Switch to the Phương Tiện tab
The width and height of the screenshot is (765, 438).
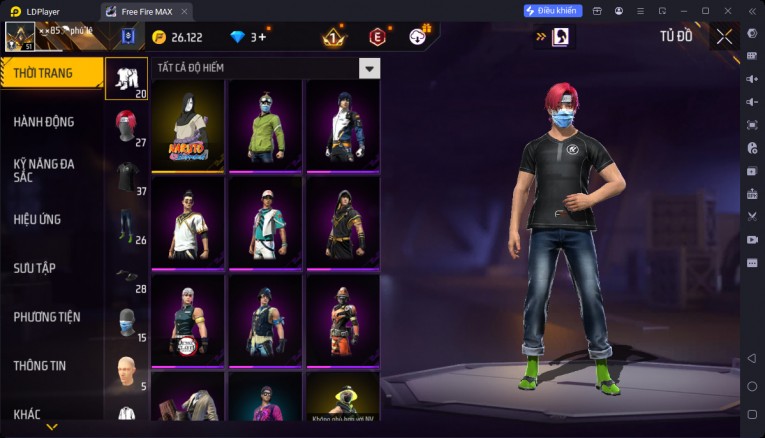pyautogui.click(x=45, y=317)
